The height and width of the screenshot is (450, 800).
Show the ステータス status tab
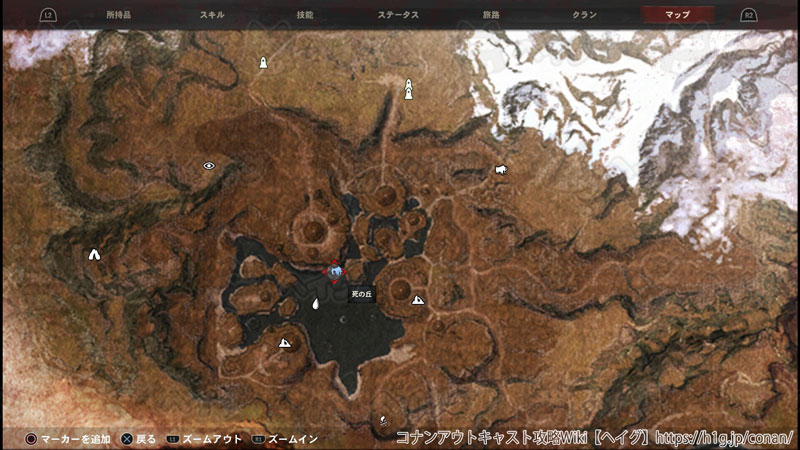(x=398, y=15)
